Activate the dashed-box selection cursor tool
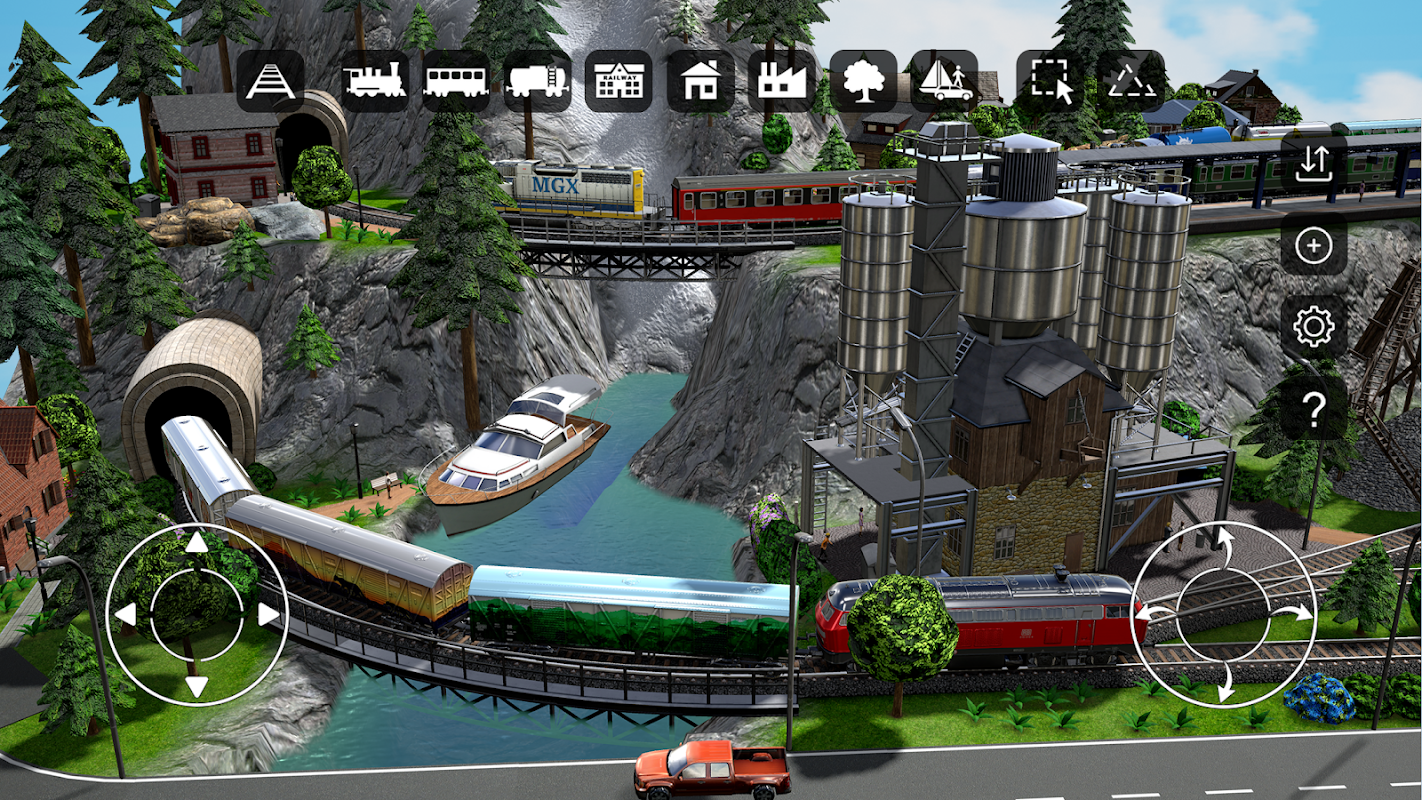1422x800 pixels. point(1050,81)
